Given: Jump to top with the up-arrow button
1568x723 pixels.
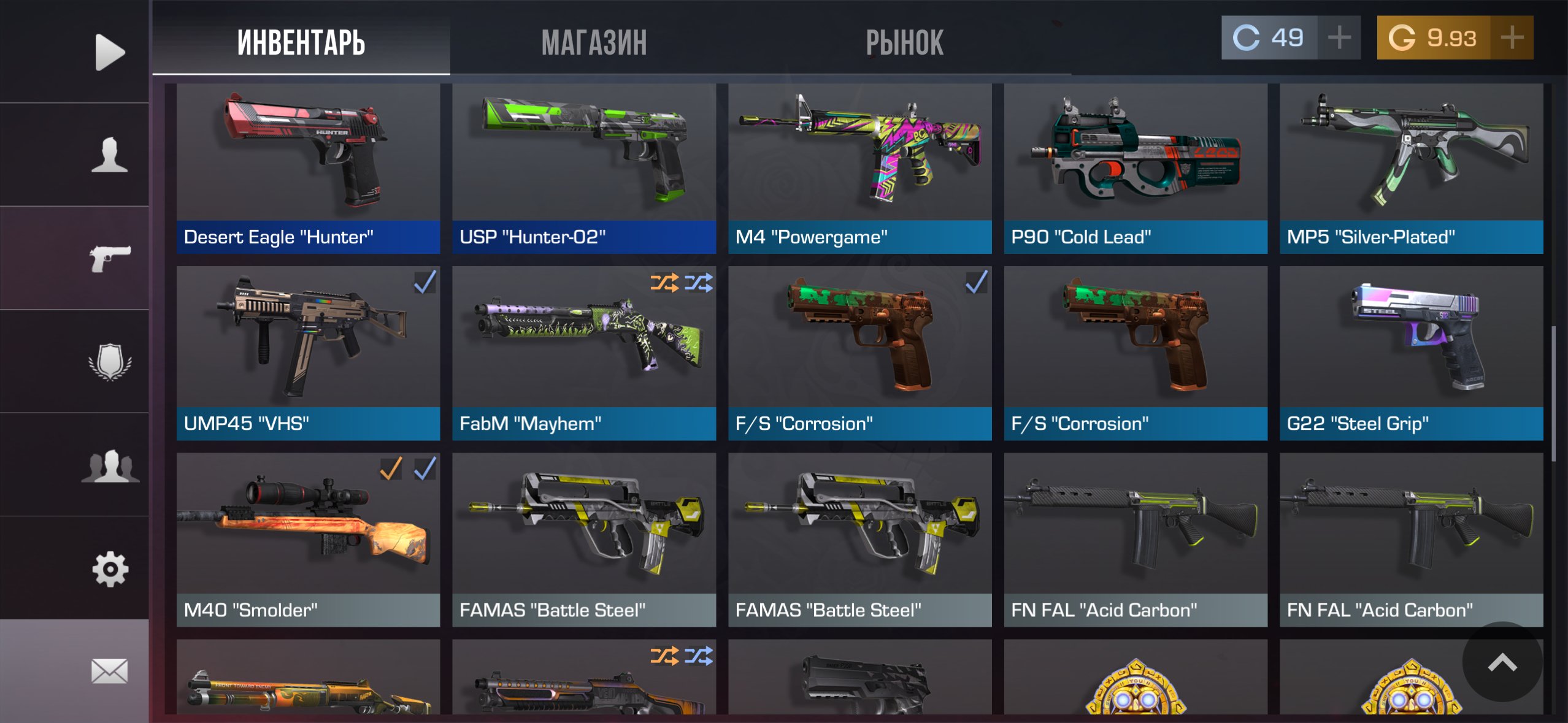Looking at the screenshot, I should 1502,662.
